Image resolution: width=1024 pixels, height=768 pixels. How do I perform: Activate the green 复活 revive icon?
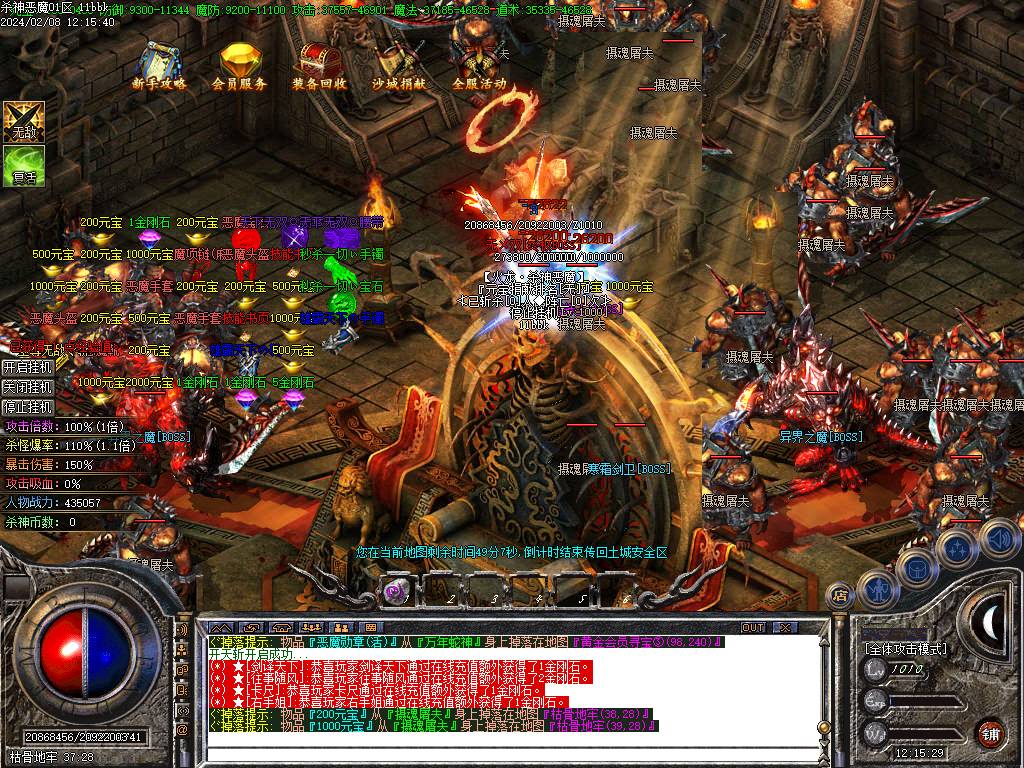(x=23, y=165)
